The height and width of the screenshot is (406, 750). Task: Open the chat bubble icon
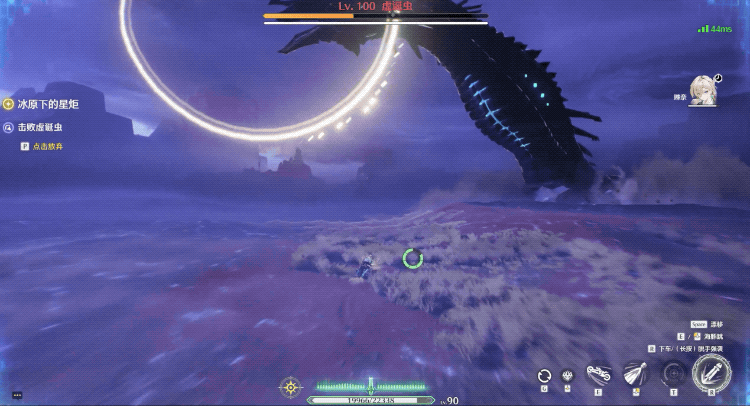coord(17,396)
